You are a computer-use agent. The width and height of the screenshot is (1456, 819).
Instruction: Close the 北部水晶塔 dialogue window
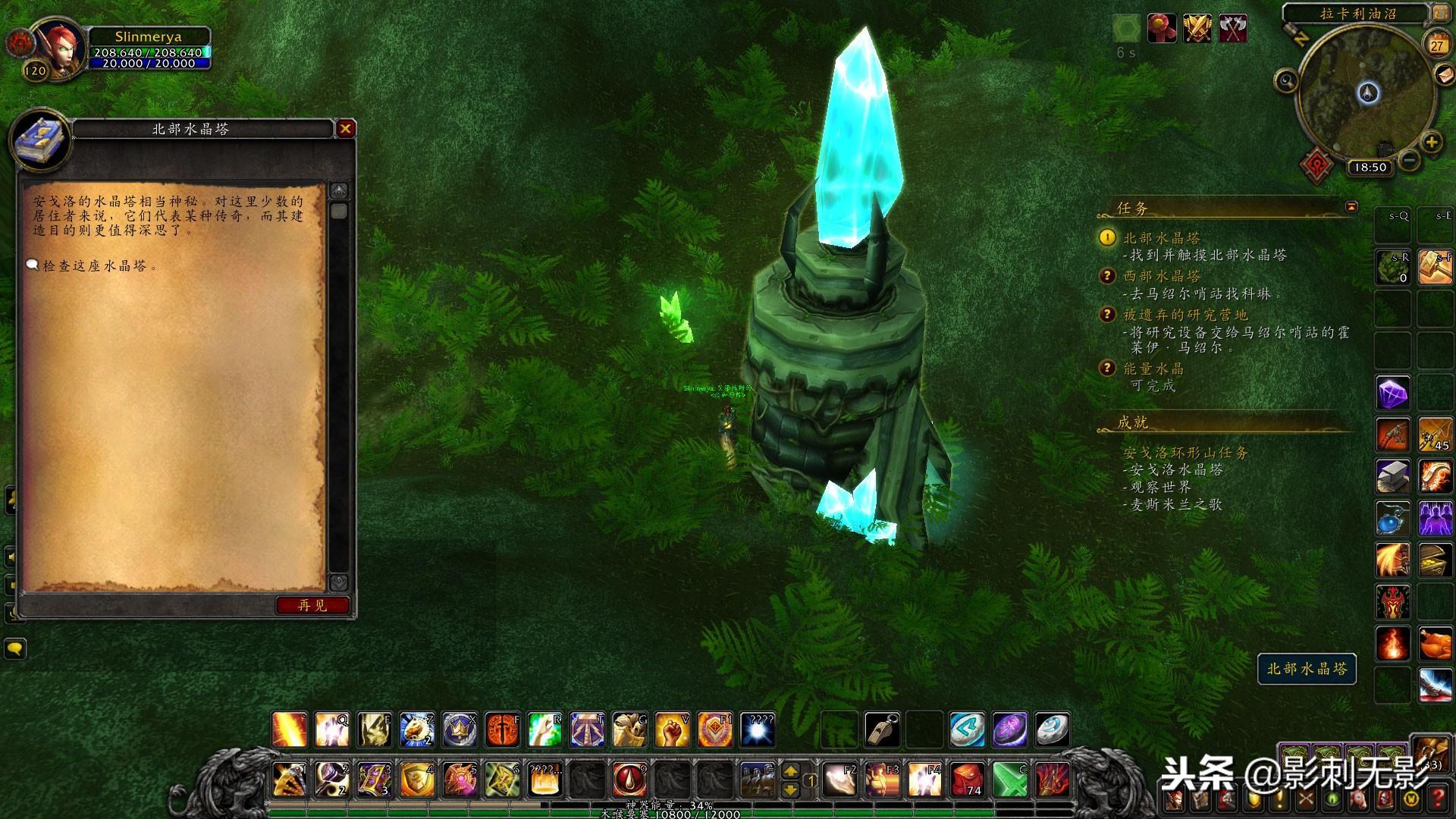345,129
